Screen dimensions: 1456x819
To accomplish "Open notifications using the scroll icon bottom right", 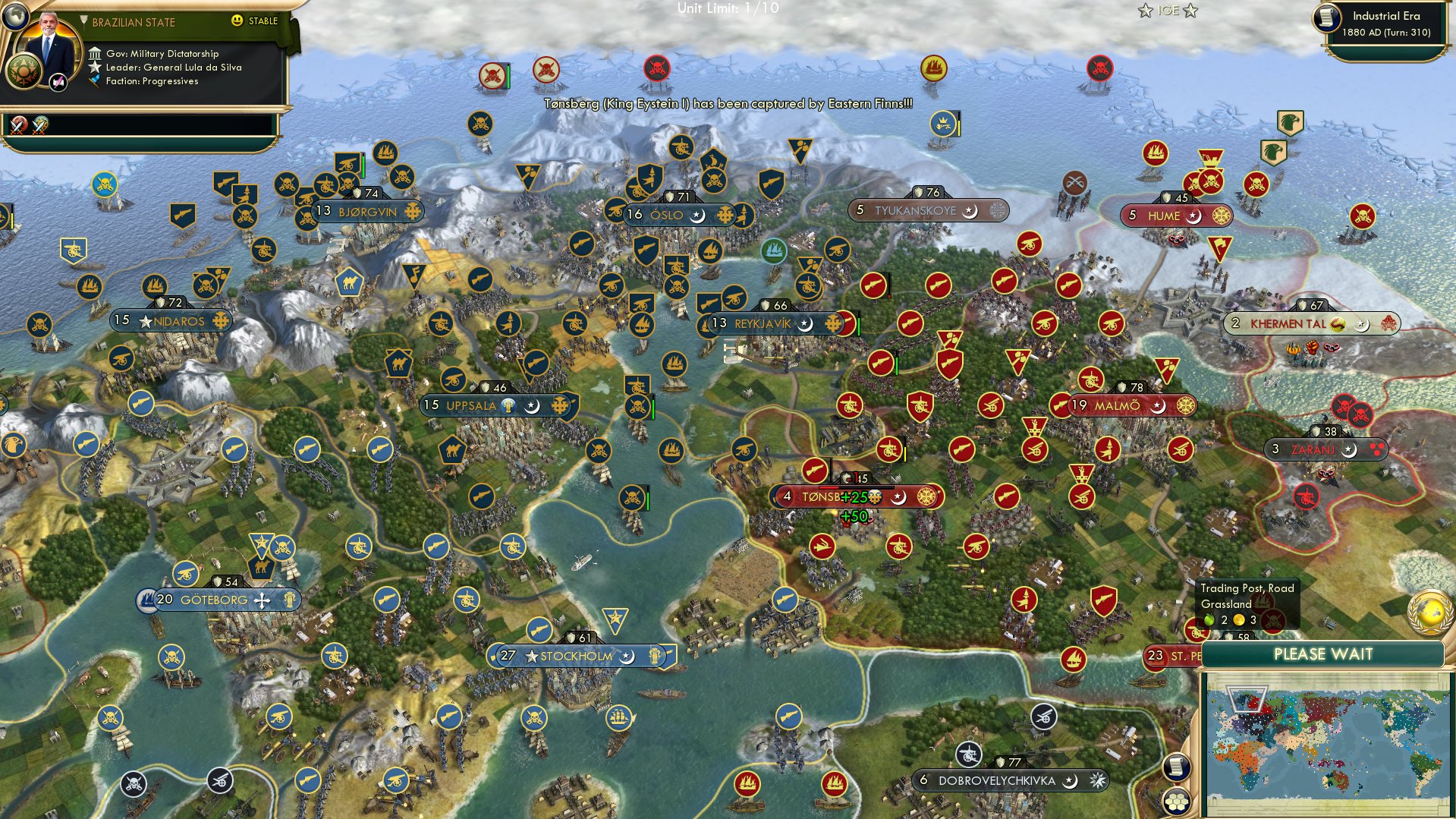I will [1175, 767].
